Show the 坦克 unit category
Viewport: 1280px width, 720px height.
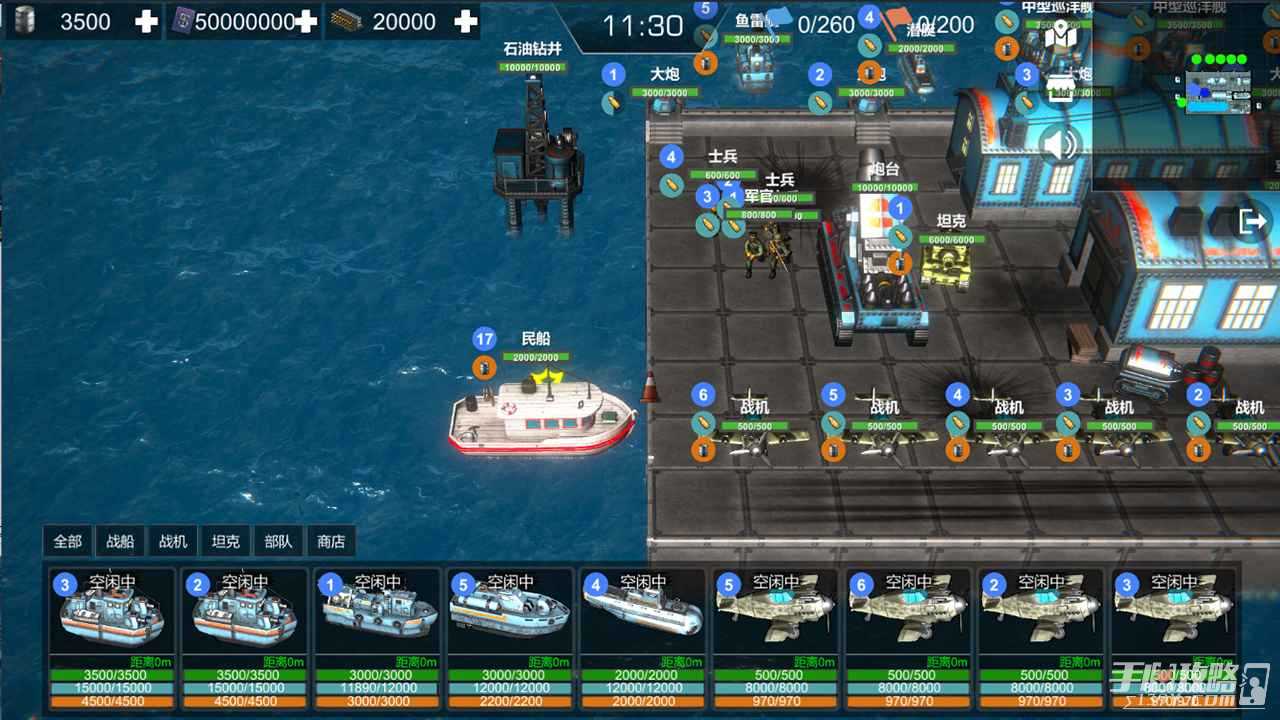tap(225, 541)
